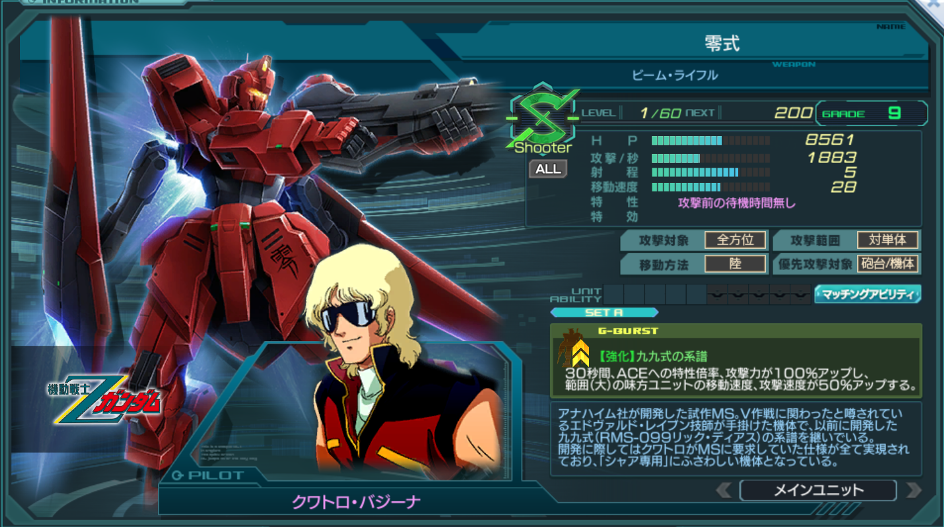Click the right arrow beside メインユニット
Viewport: 944px width, 527px height.
pyautogui.click(x=912, y=491)
